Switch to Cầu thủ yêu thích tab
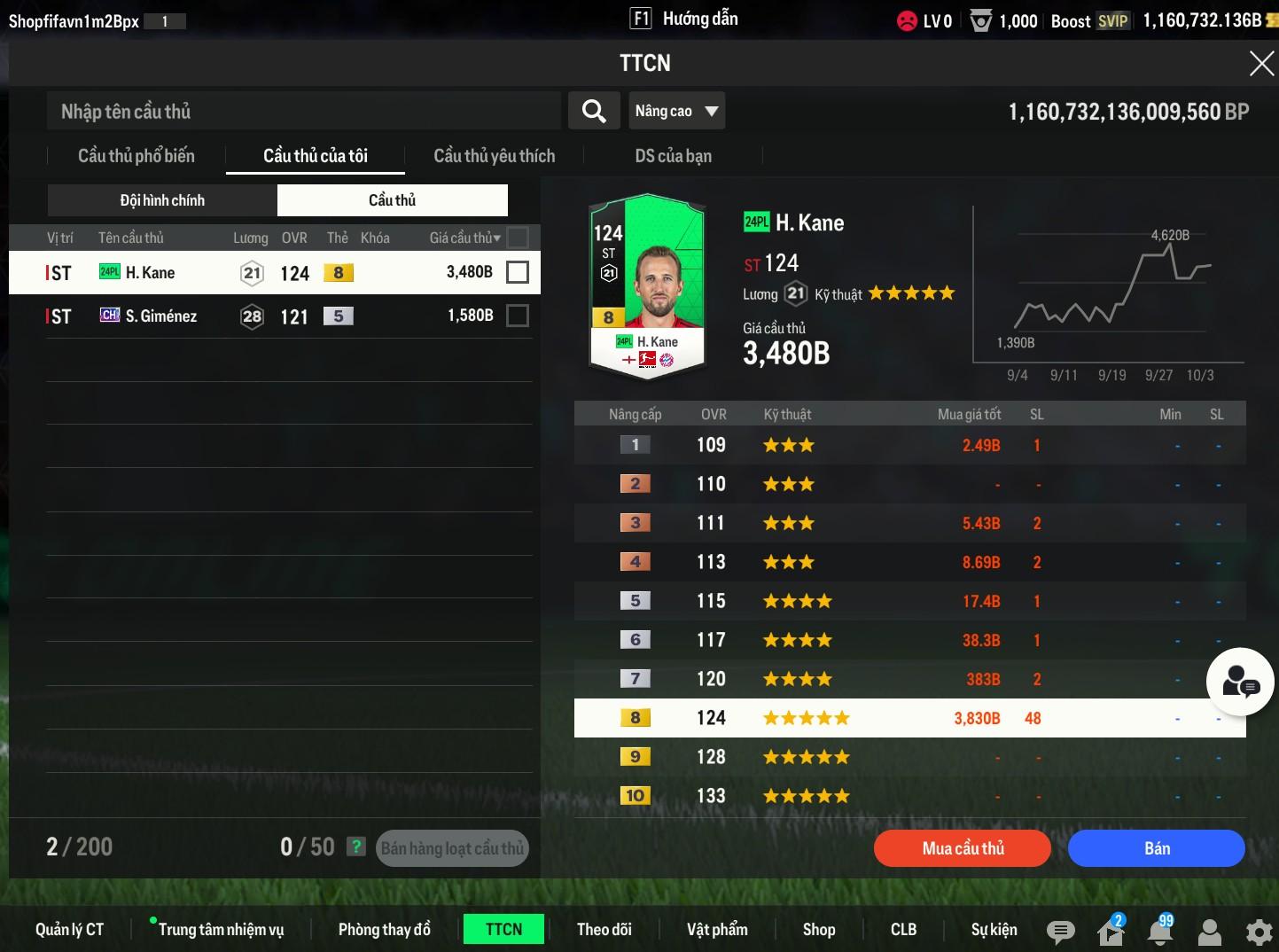This screenshot has width=1279, height=952. 494,156
